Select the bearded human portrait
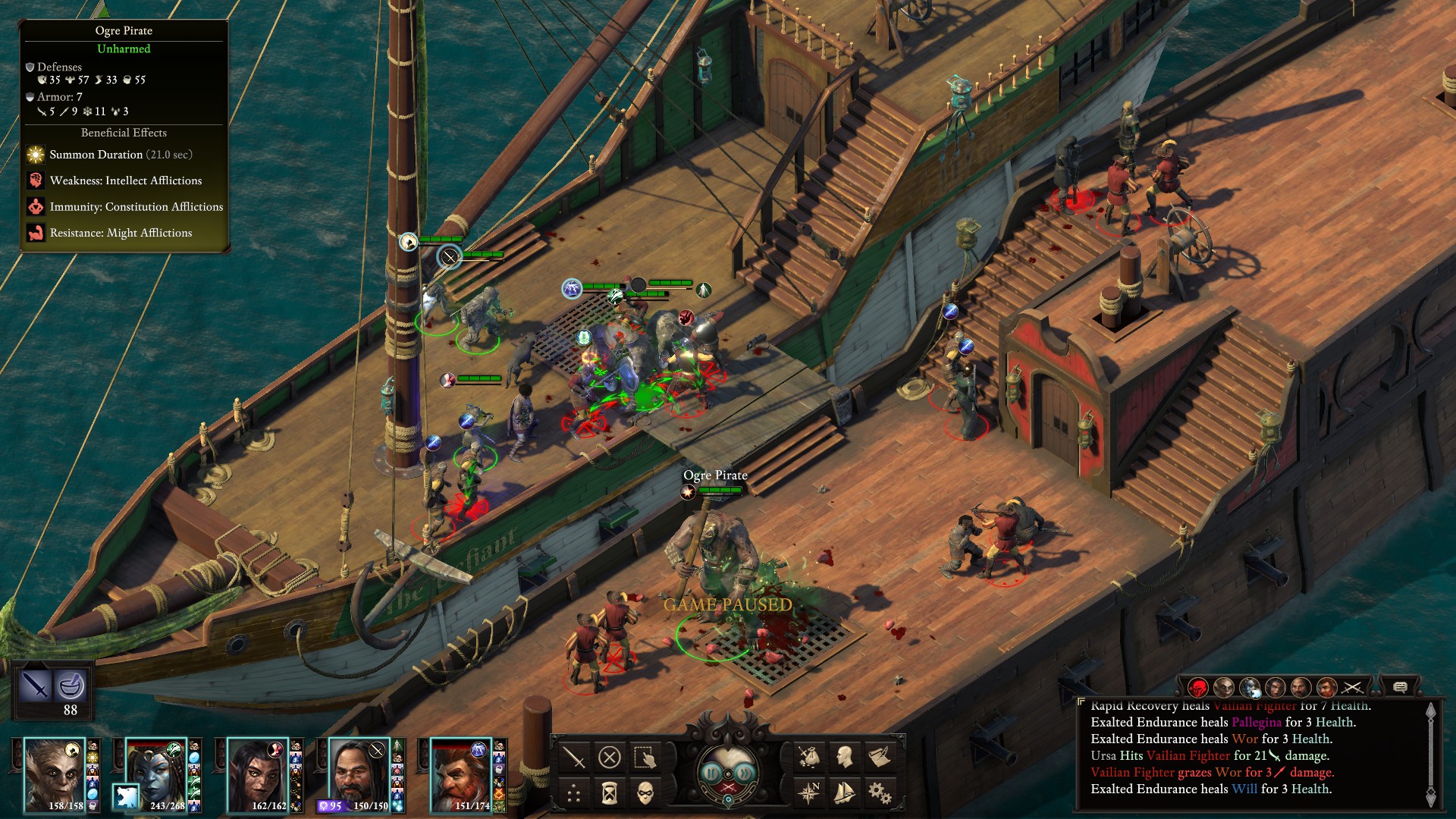The width and height of the screenshot is (1456, 819). (358, 773)
